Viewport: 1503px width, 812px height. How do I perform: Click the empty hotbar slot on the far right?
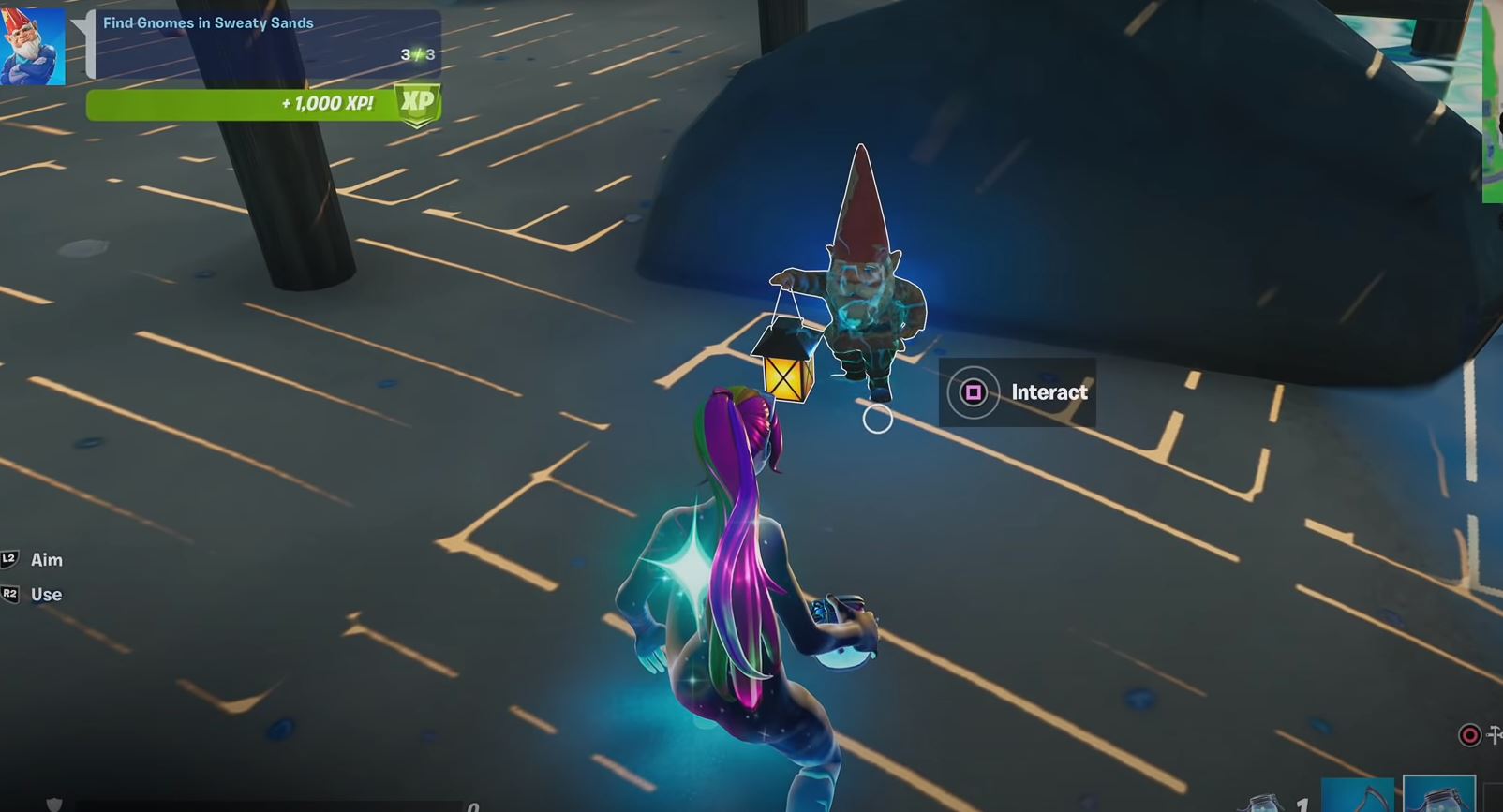tap(1496, 804)
